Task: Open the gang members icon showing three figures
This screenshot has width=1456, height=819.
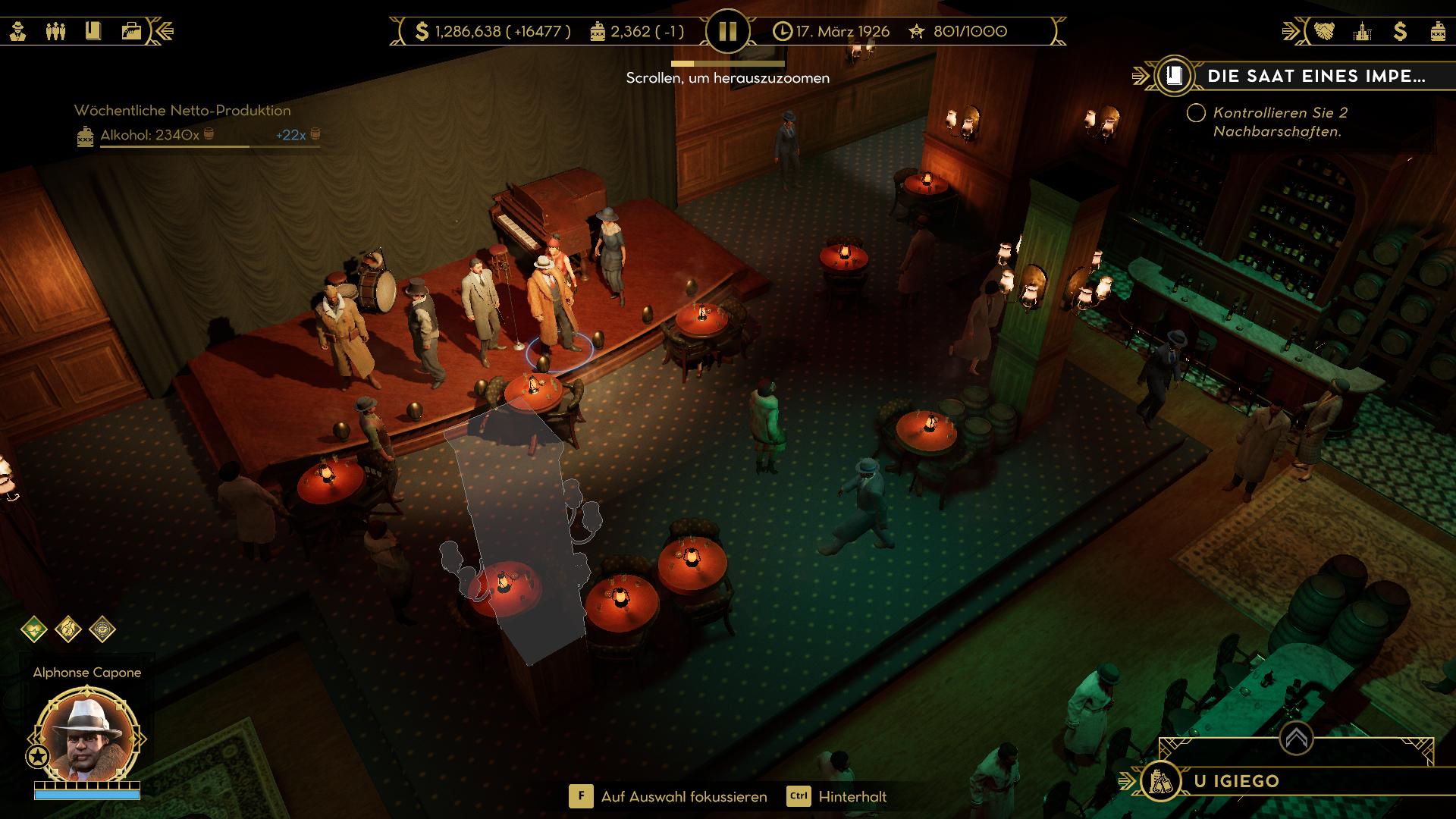Action: coord(55,31)
